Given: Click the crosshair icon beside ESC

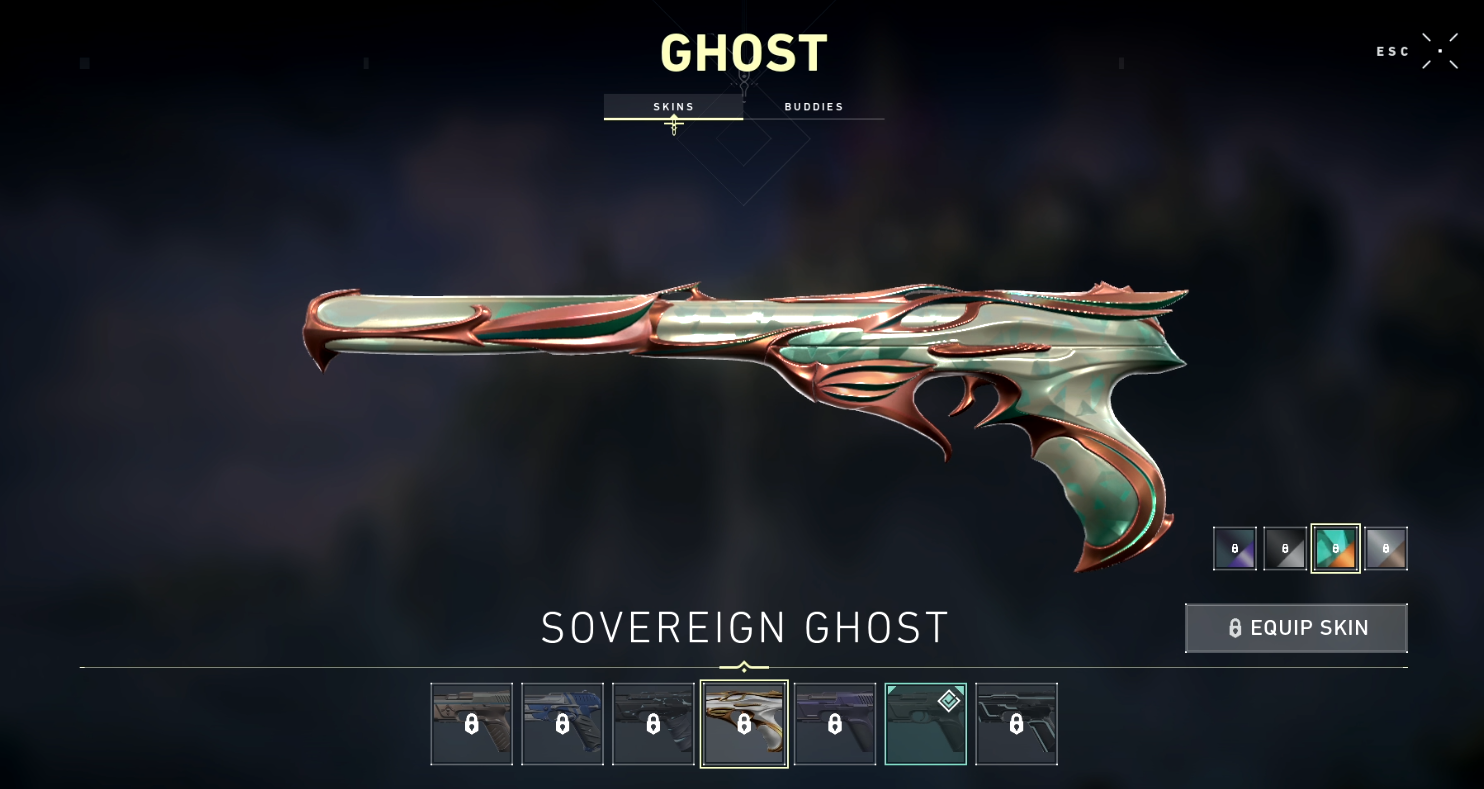Looking at the screenshot, I should pos(1440,49).
